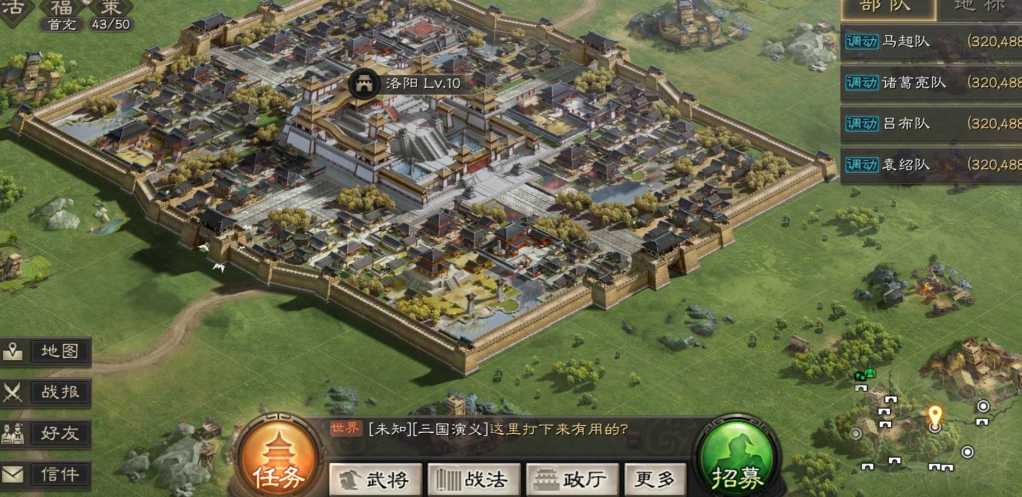Select the 诸葛亮队 troop row

930,82
